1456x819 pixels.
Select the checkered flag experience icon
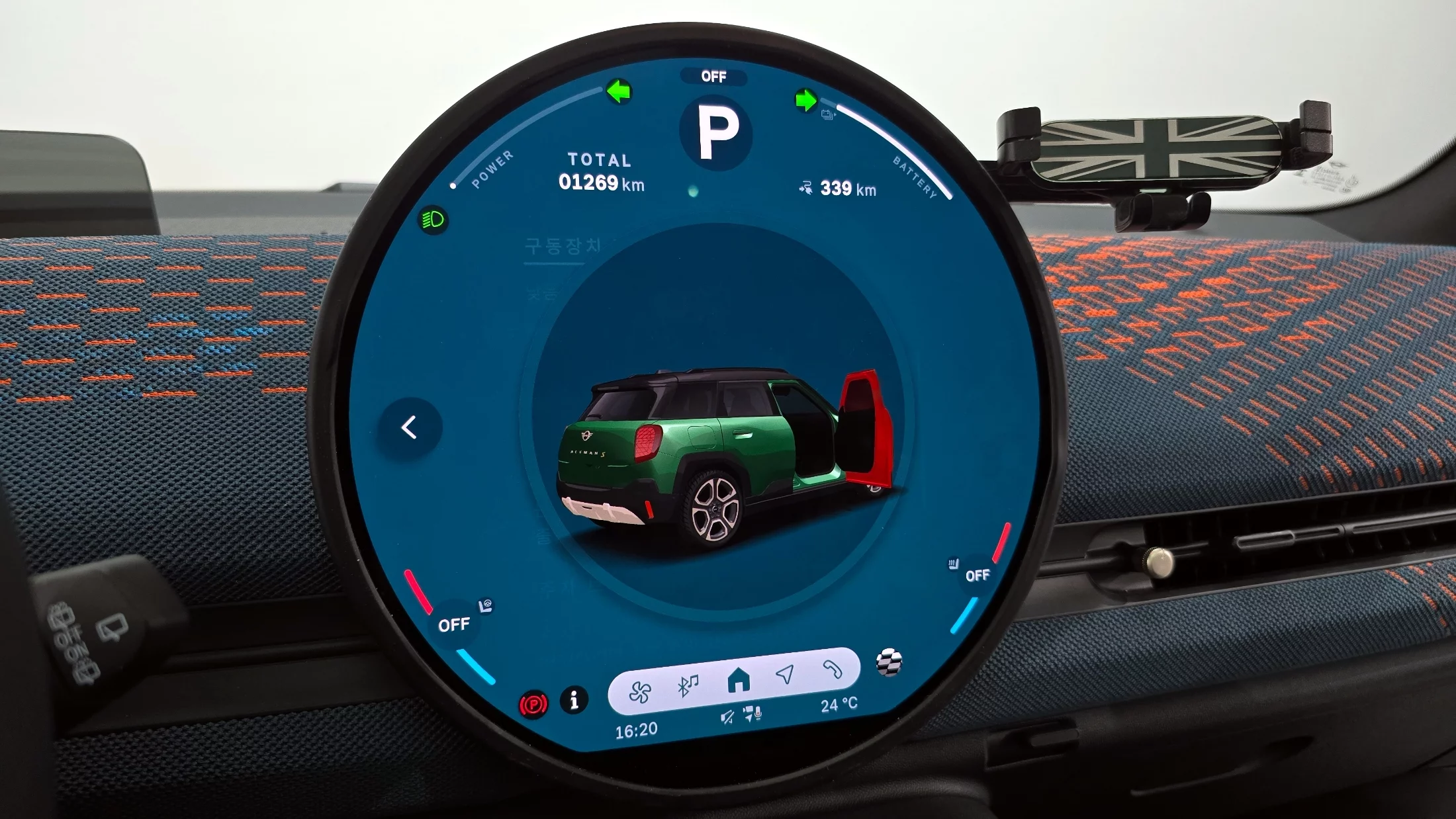click(889, 662)
